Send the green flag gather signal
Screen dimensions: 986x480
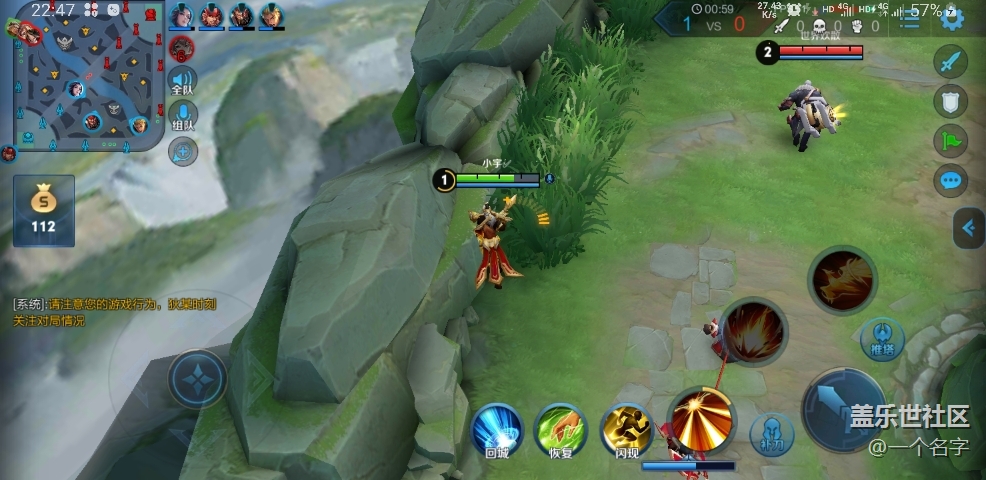click(x=951, y=141)
